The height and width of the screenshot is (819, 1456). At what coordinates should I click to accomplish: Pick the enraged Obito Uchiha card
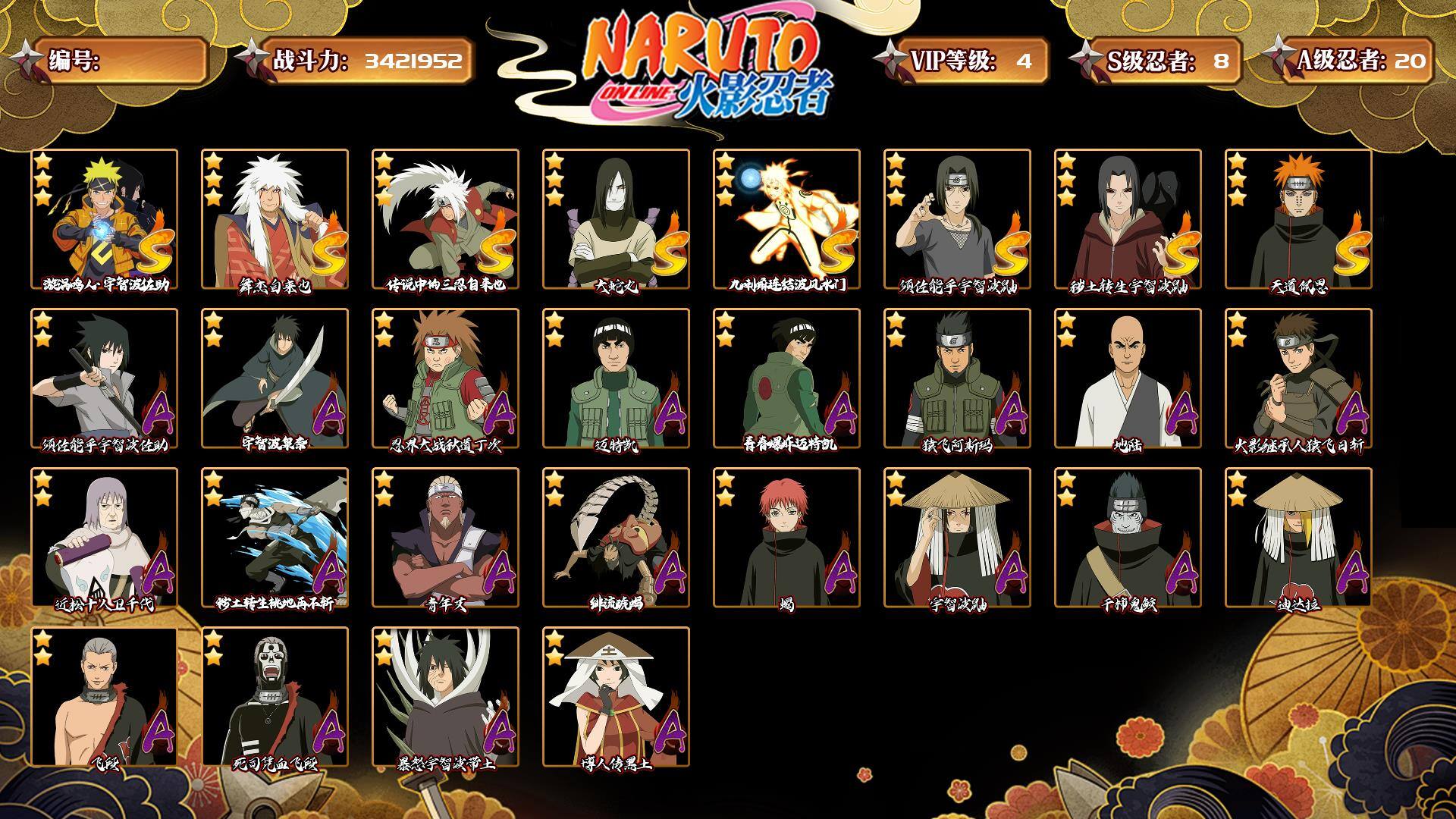click(445, 697)
